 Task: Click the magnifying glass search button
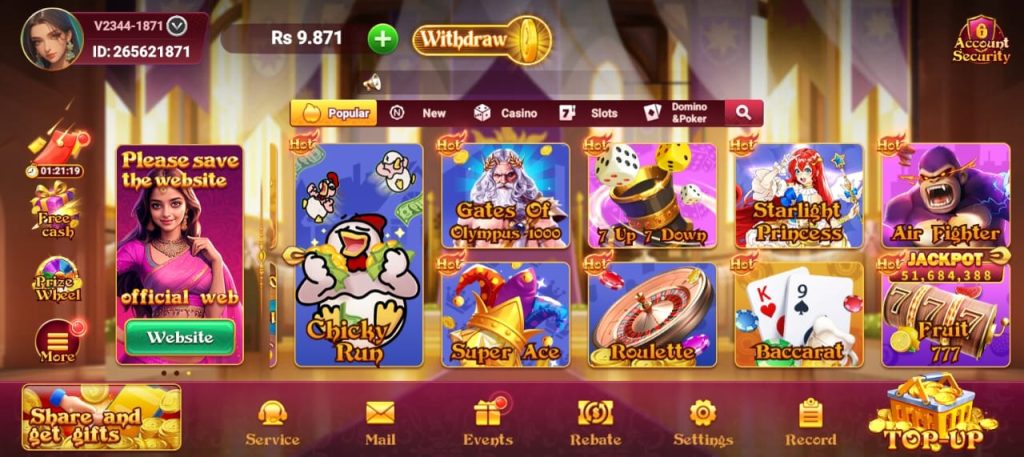(743, 113)
